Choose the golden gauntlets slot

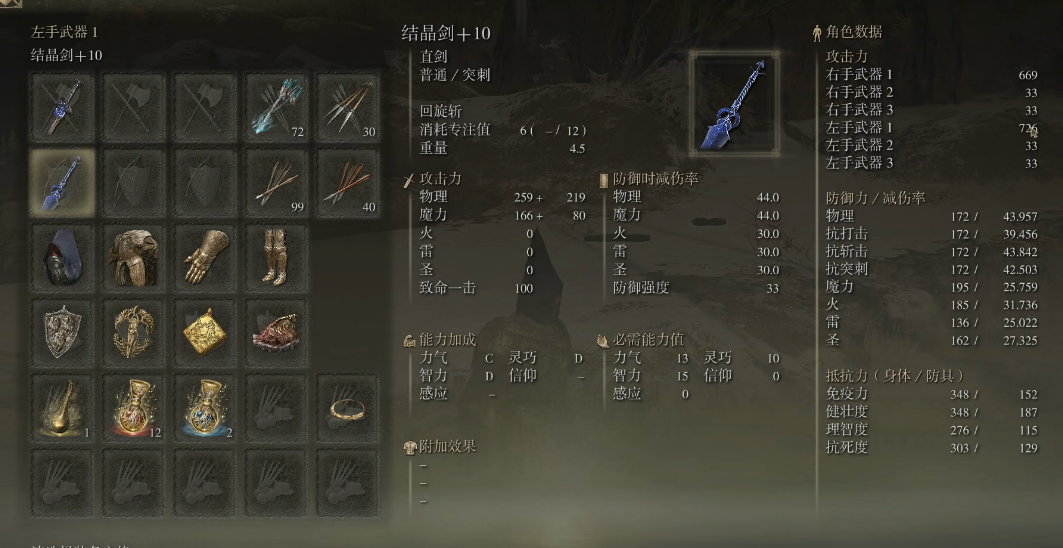pos(206,257)
